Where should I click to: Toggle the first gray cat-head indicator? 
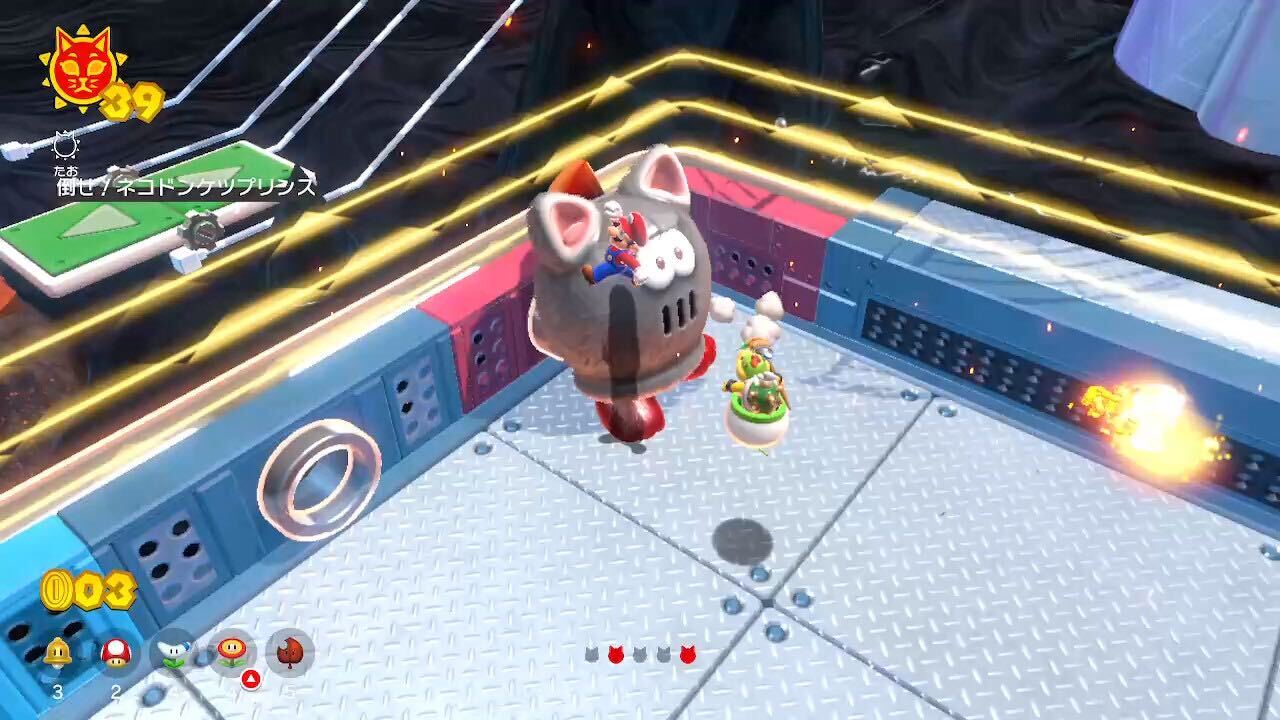pyautogui.click(x=592, y=653)
